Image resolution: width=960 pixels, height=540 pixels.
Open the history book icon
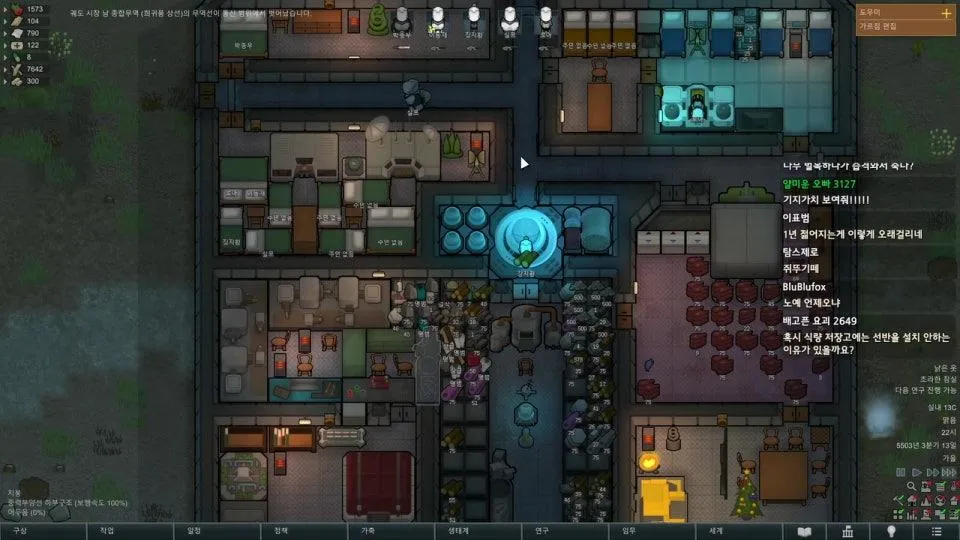coord(804,531)
